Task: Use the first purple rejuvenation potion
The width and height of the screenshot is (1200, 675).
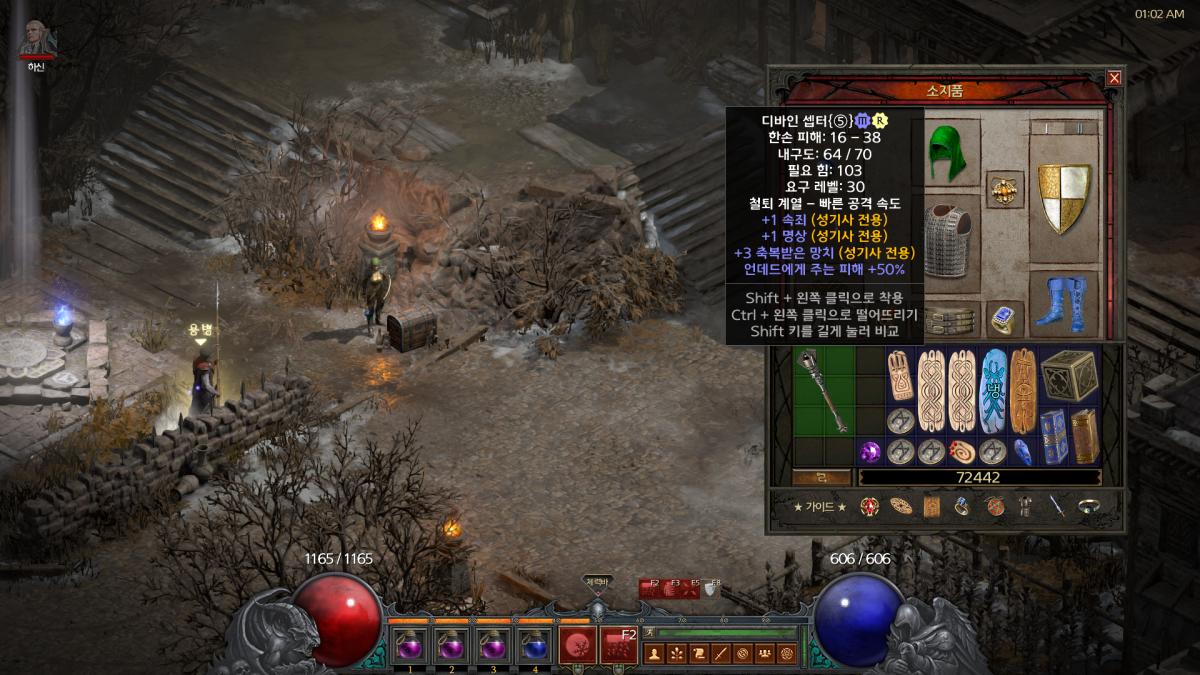Action: [x=411, y=644]
